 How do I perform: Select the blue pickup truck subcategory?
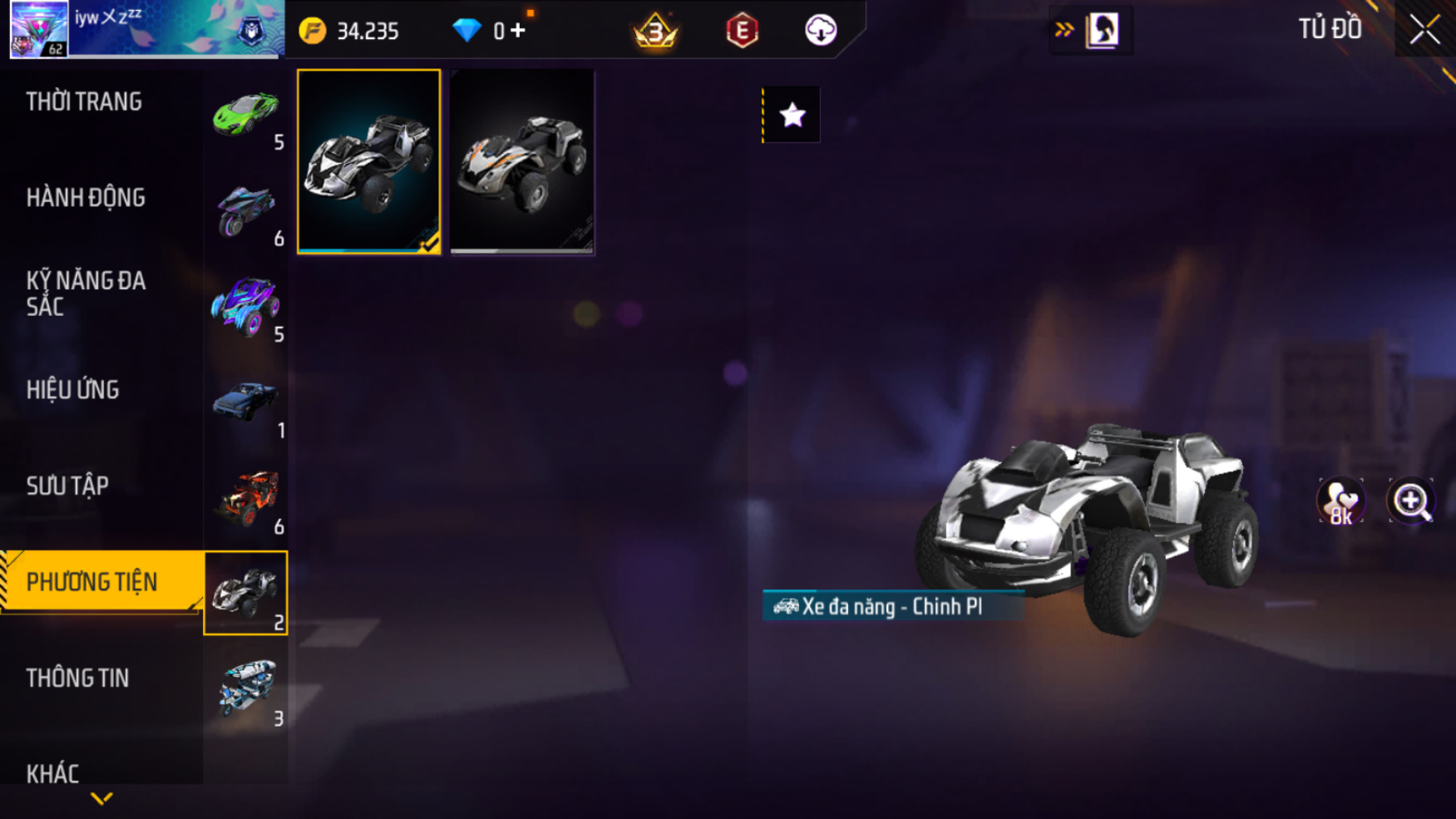tap(245, 402)
